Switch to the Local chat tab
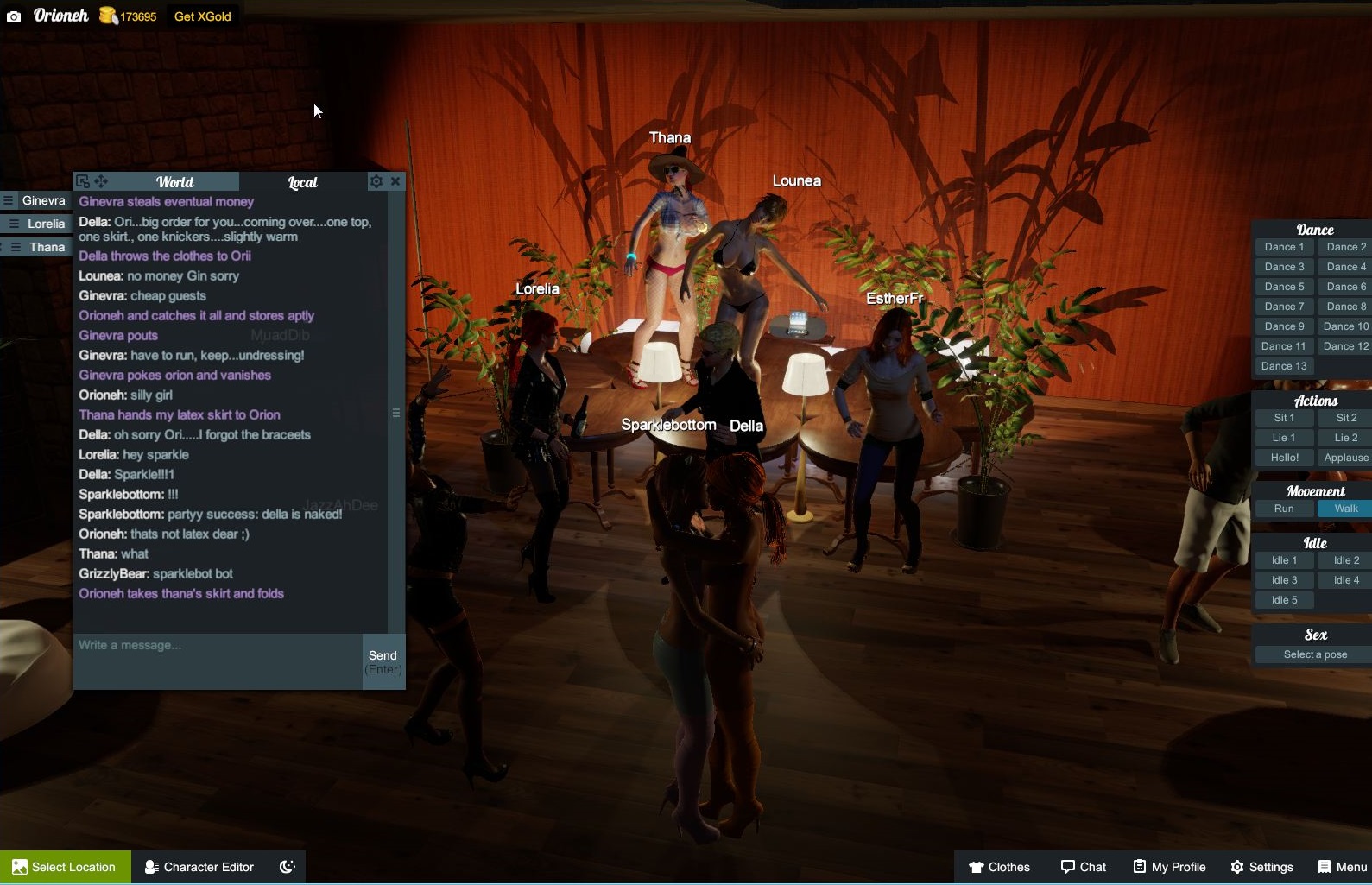 click(303, 182)
